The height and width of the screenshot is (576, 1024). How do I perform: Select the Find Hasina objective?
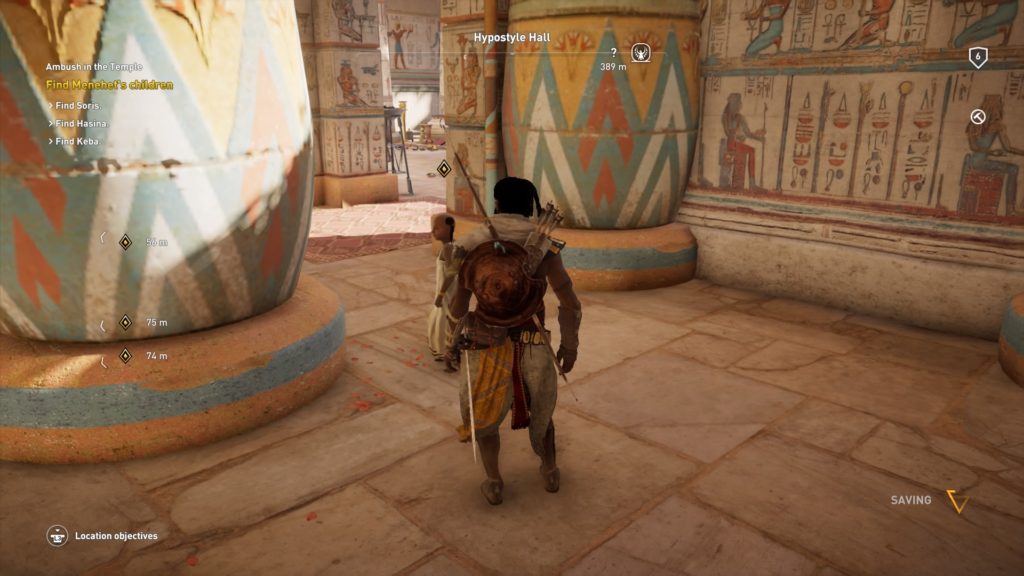tap(83, 123)
